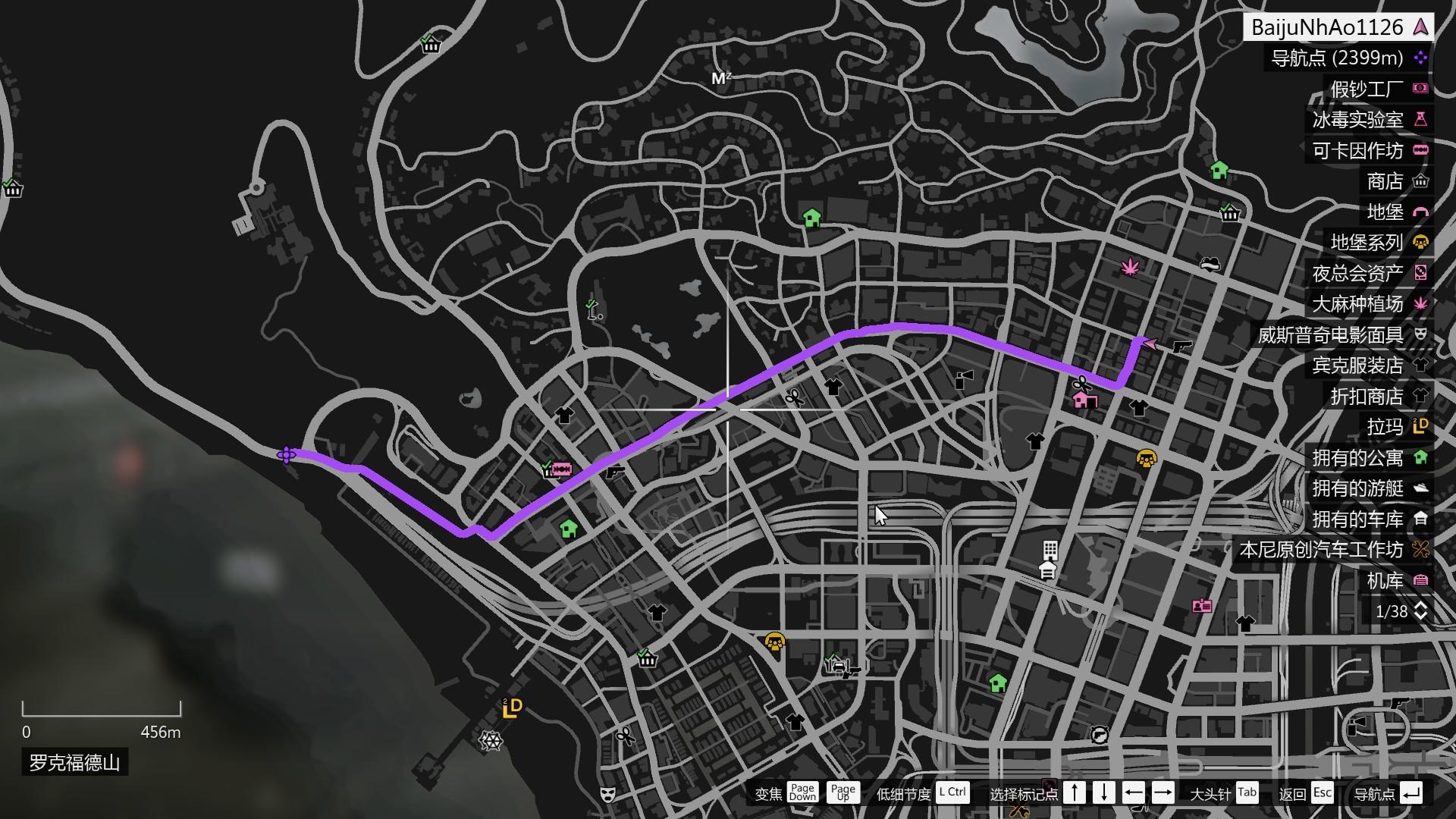The height and width of the screenshot is (819, 1456).
Task: Select the pistol gun-store icon near the route end
Action: [x=1183, y=348]
